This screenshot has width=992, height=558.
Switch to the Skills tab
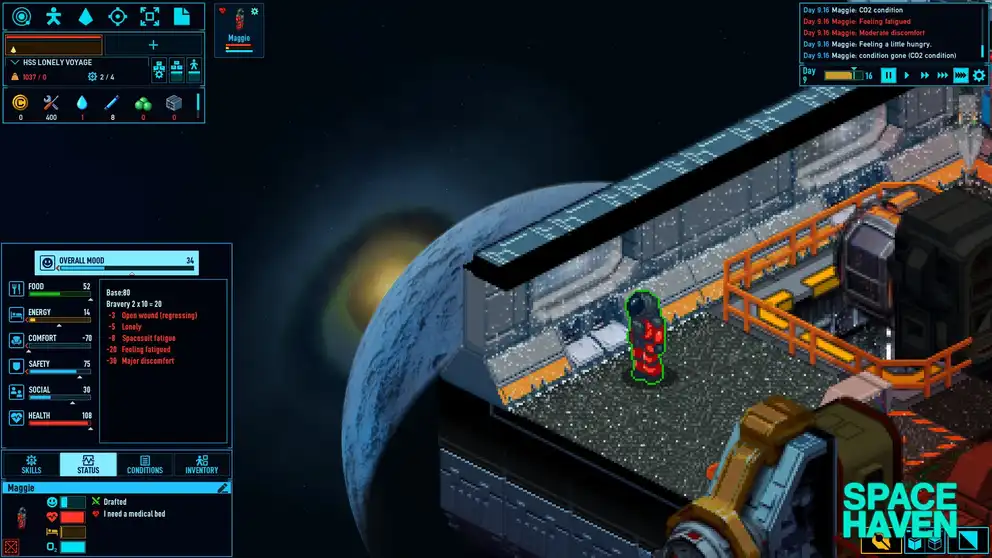click(30, 465)
